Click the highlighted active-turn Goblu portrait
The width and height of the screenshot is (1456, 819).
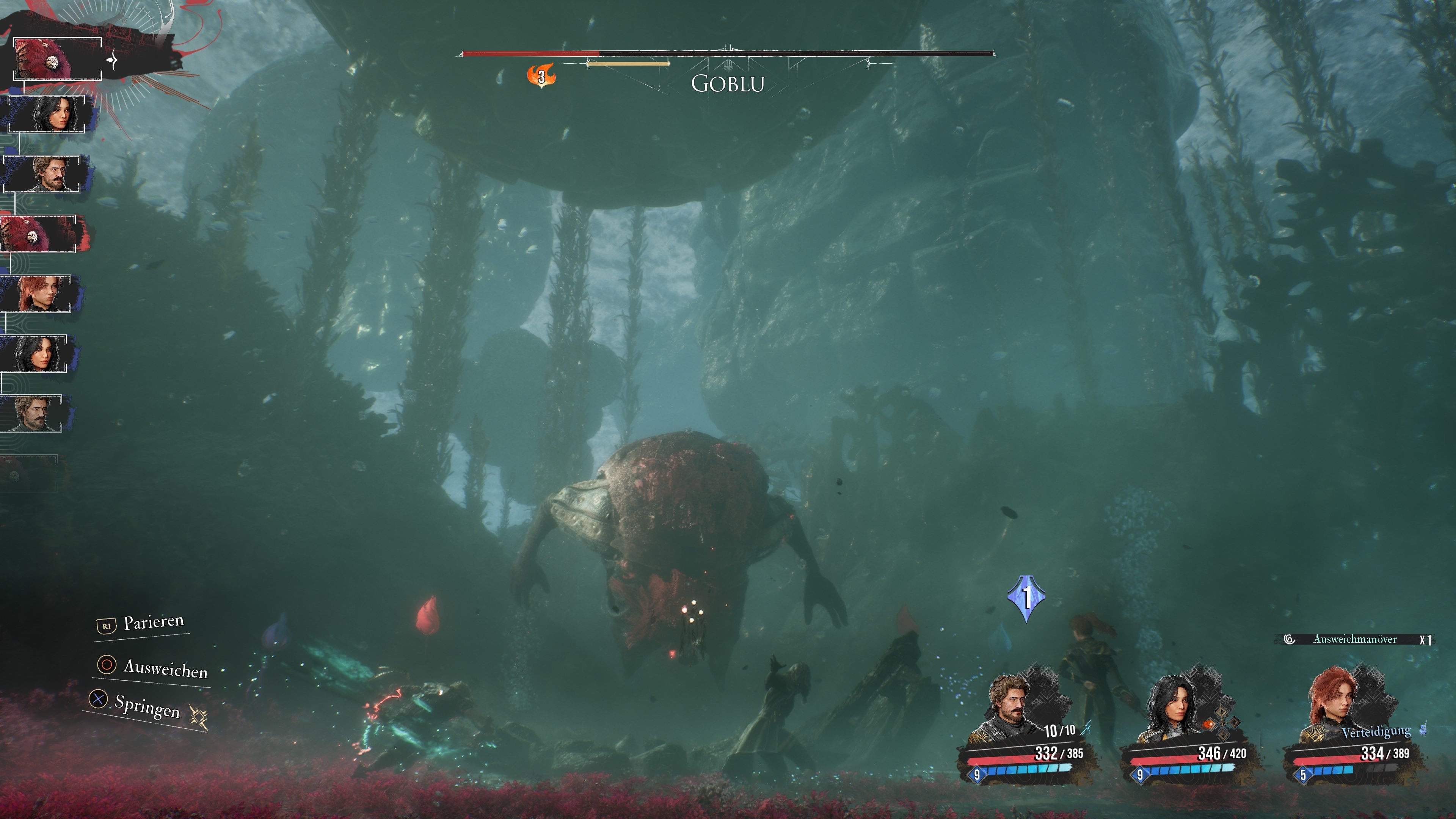pos(57,59)
